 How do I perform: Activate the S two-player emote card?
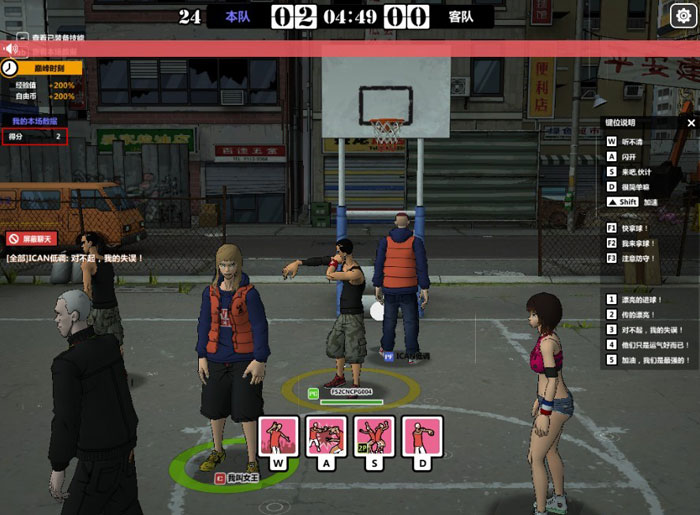pos(374,438)
